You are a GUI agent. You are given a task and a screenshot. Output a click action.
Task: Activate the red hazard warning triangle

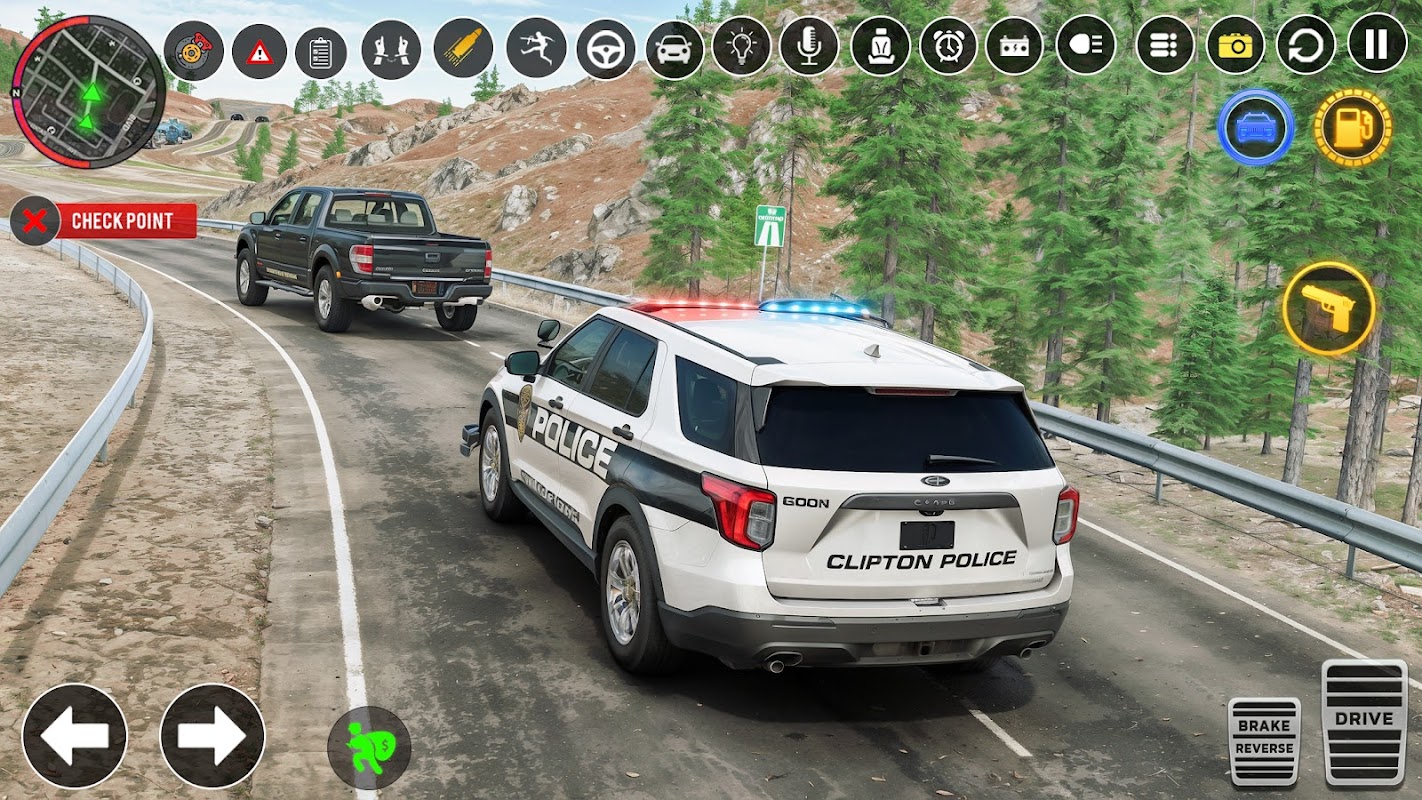point(259,52)
